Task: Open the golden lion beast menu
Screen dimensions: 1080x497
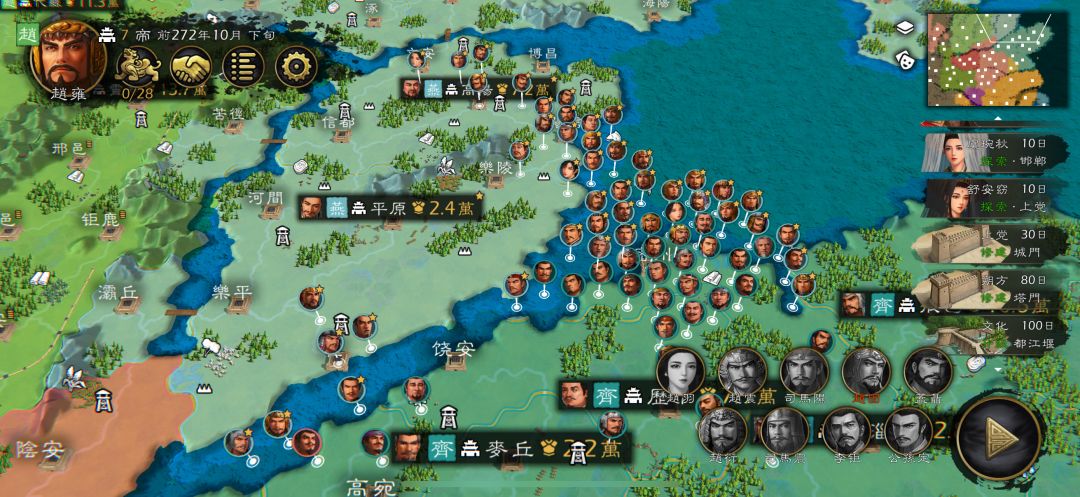Action: coord(136,66)
